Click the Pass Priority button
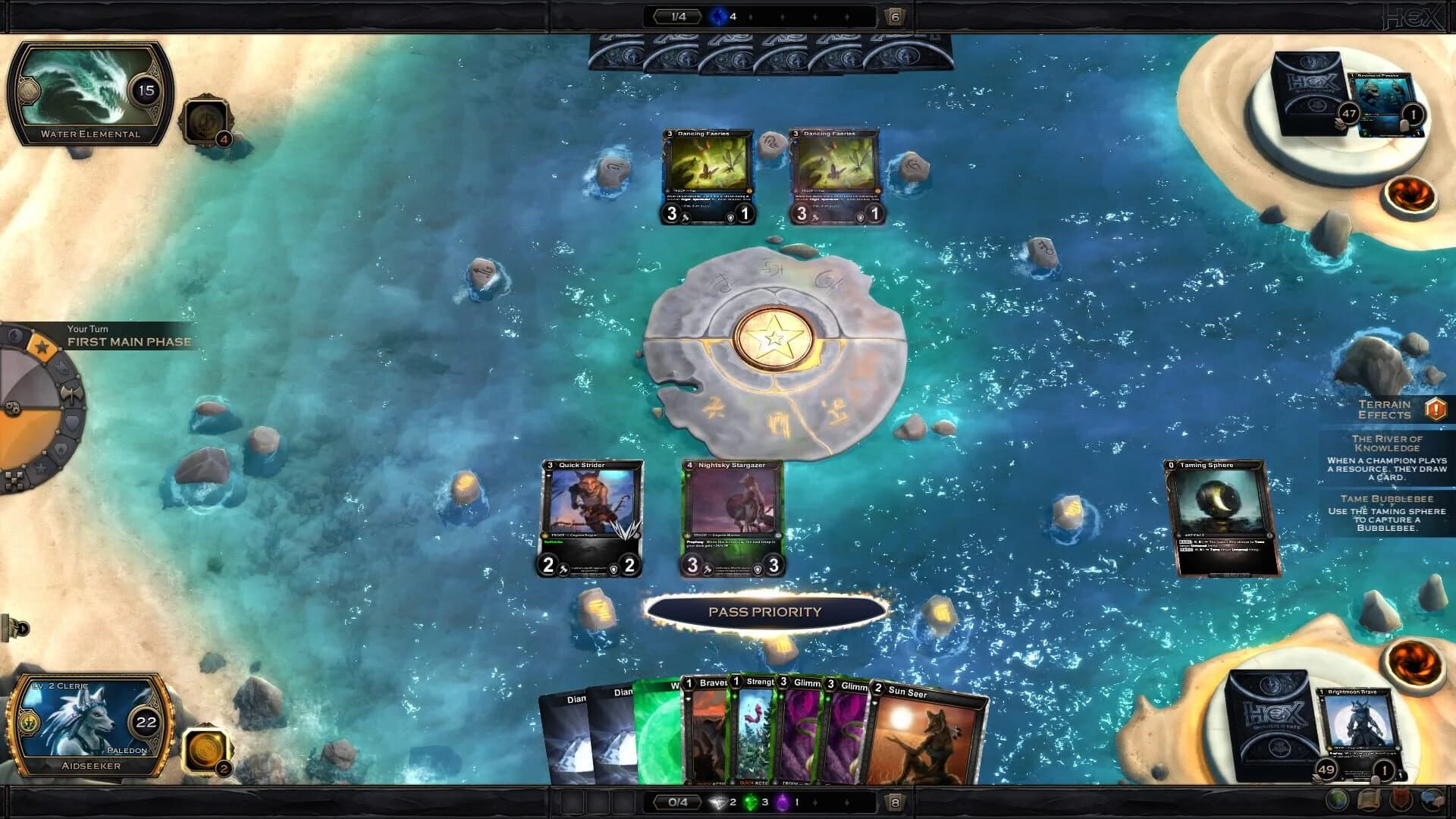Viewport: 1456px width, 819px height. [x=765, y=611]
